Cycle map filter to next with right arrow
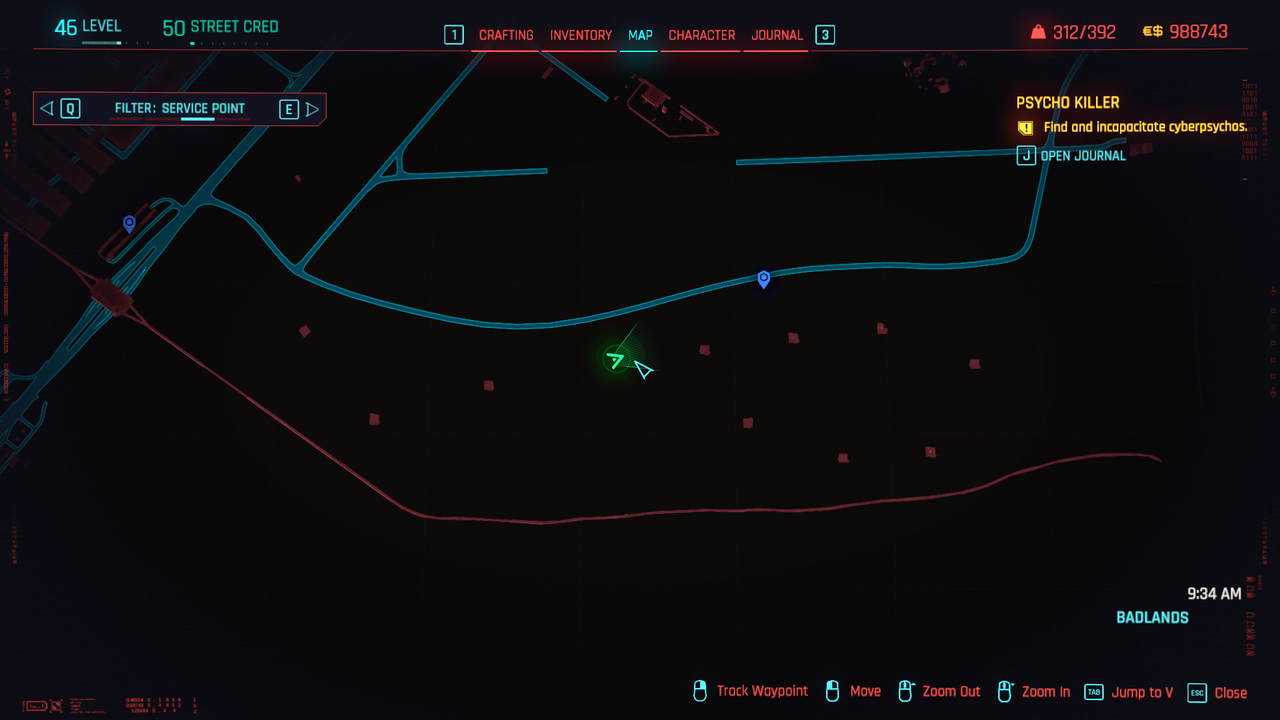The image size is (1280, 720). [x=313, y=109]
